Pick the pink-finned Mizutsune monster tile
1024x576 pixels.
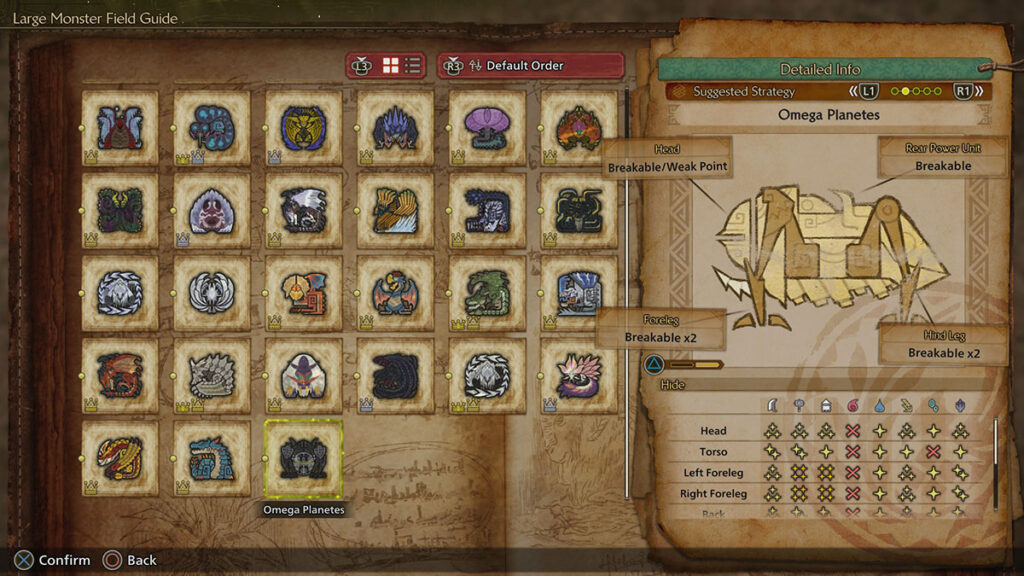pyautogui.click(x=579, y=375)
